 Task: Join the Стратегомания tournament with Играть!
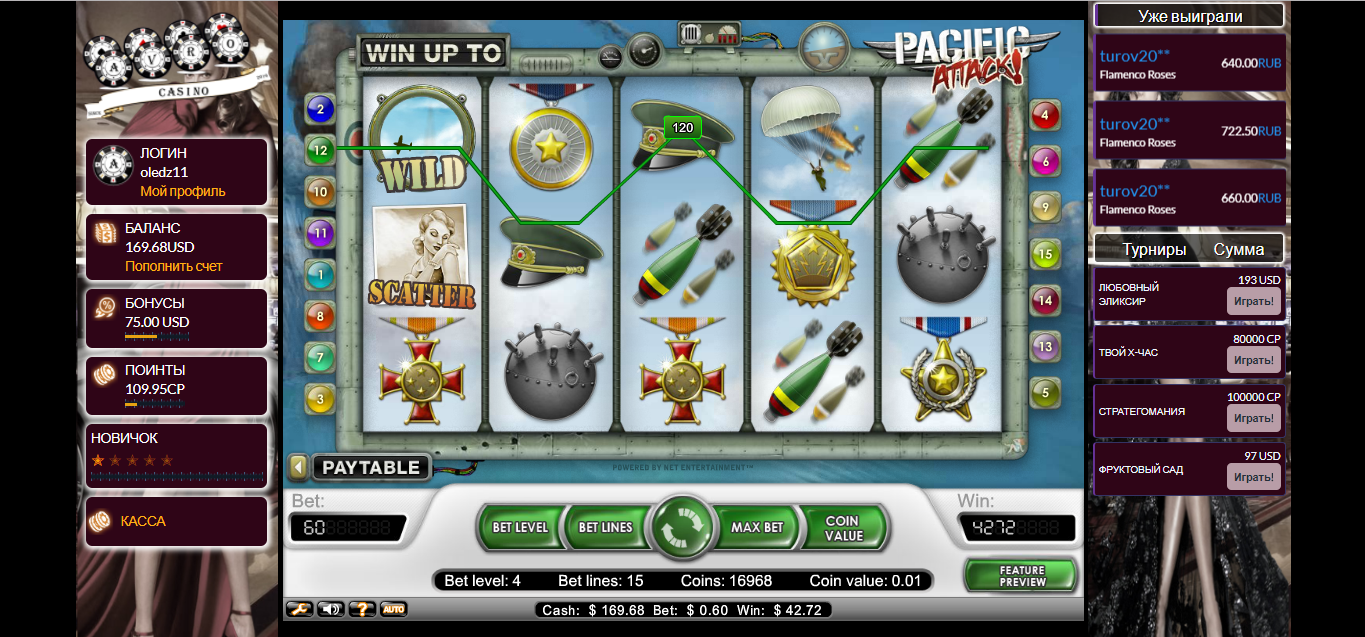[x=1253, y=418]
